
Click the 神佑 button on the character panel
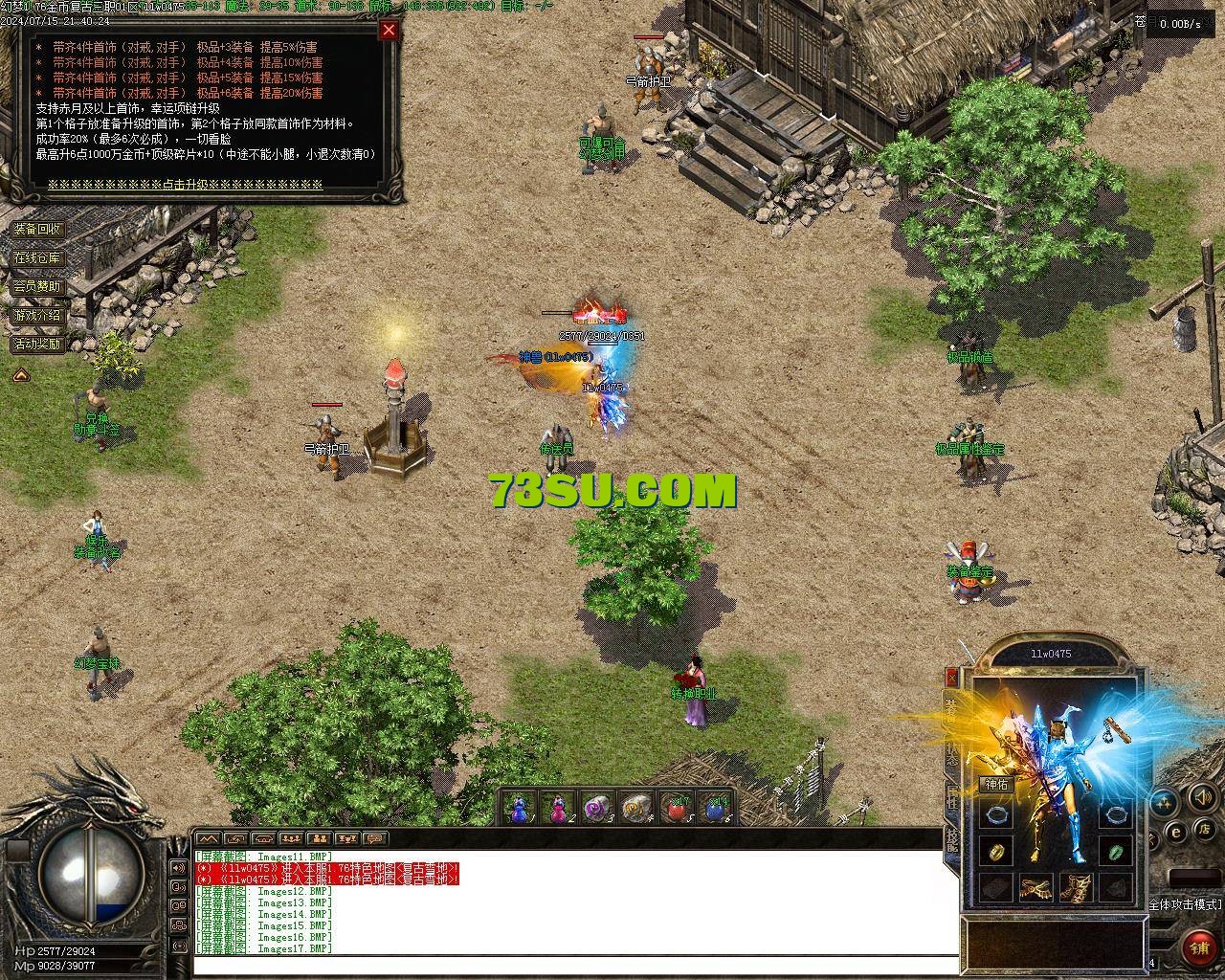(x=997, y=785)
